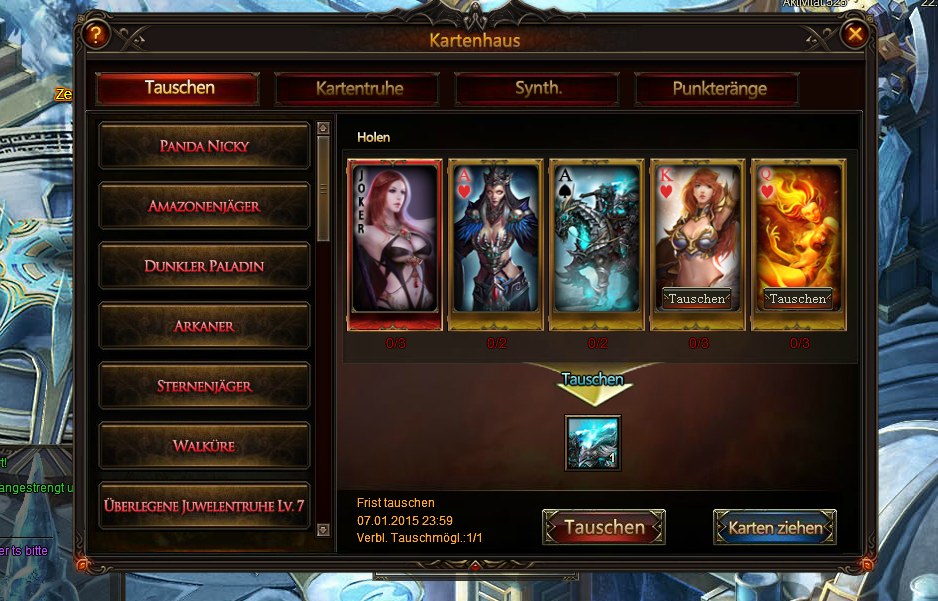Image resolution: width=938 pixels, height=601 pixels.
Task: Open the Kartentruhe tab
Action: click(x=358, y=88)
